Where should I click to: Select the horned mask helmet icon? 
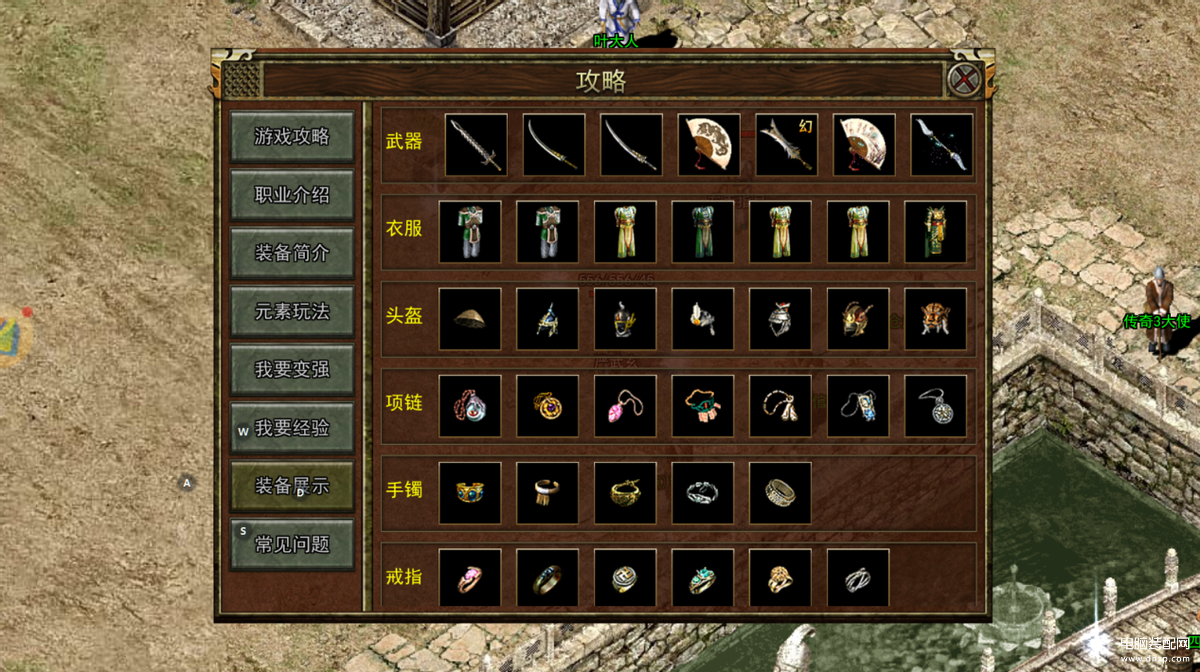935,319
